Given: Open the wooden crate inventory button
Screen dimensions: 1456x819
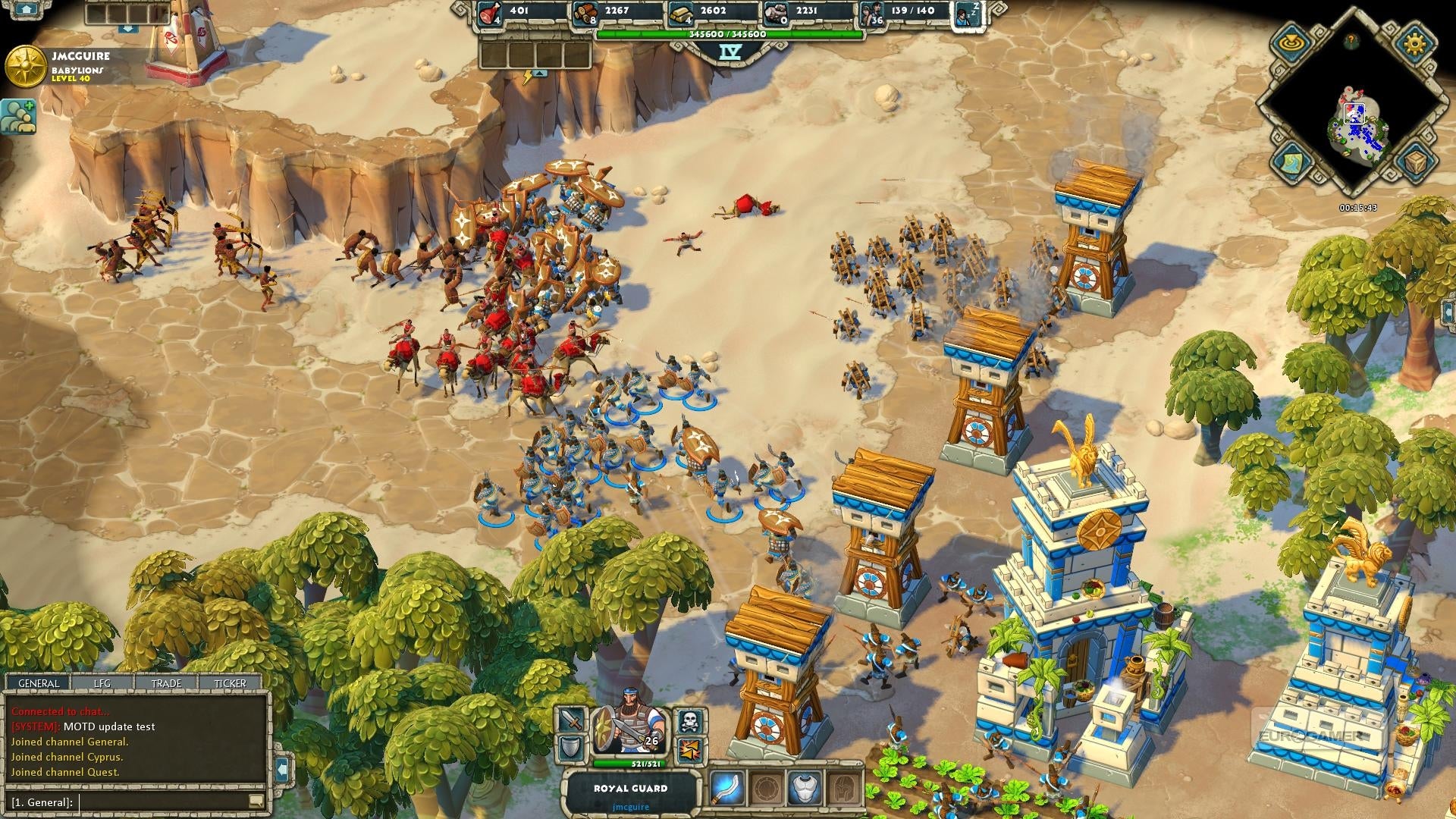Looking at the screenshot, I should click(1414, 162).
